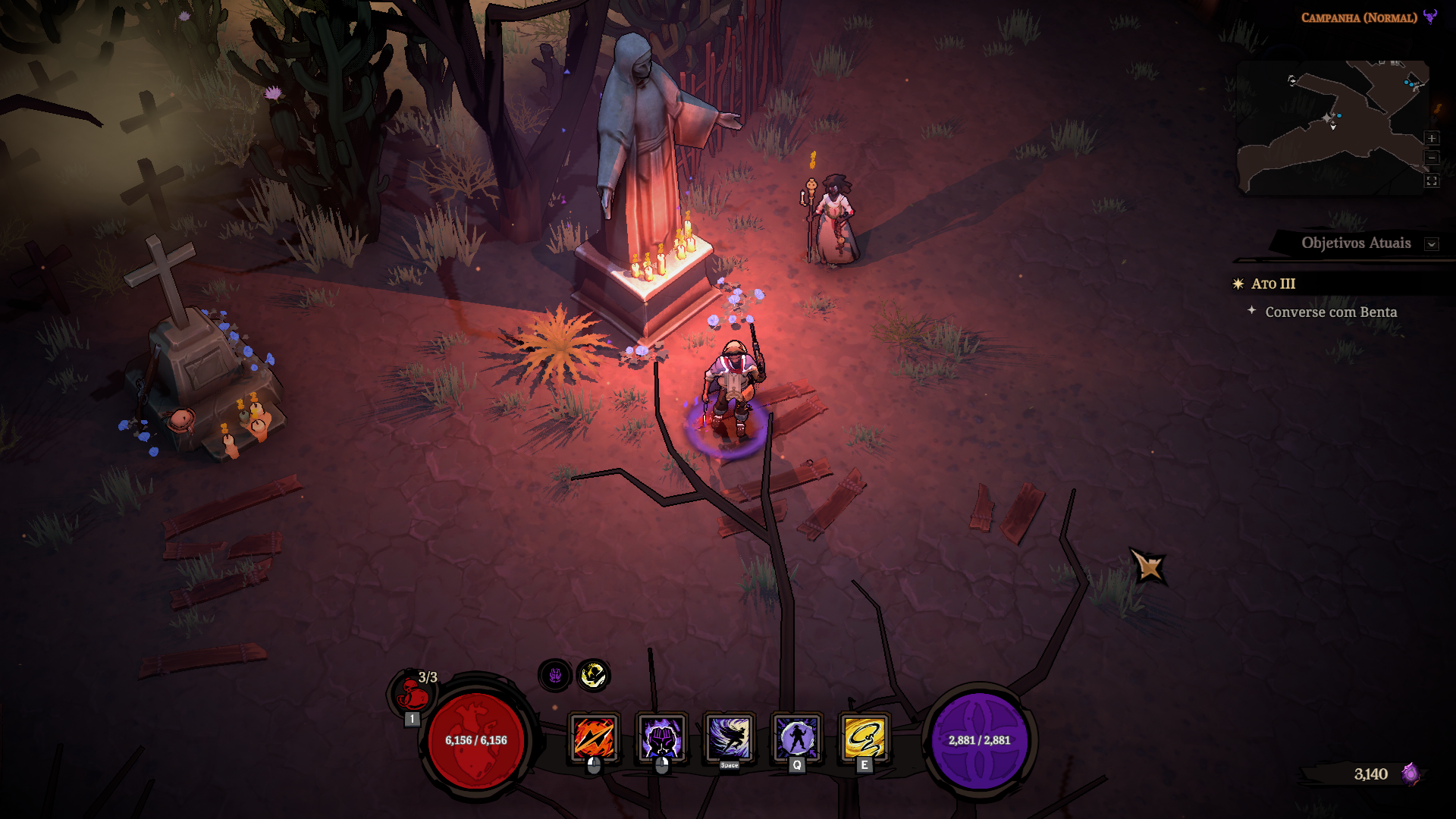1456x819 pixels.
Task: Activate the purple orb silhouette ability
Action: point(796,738)
